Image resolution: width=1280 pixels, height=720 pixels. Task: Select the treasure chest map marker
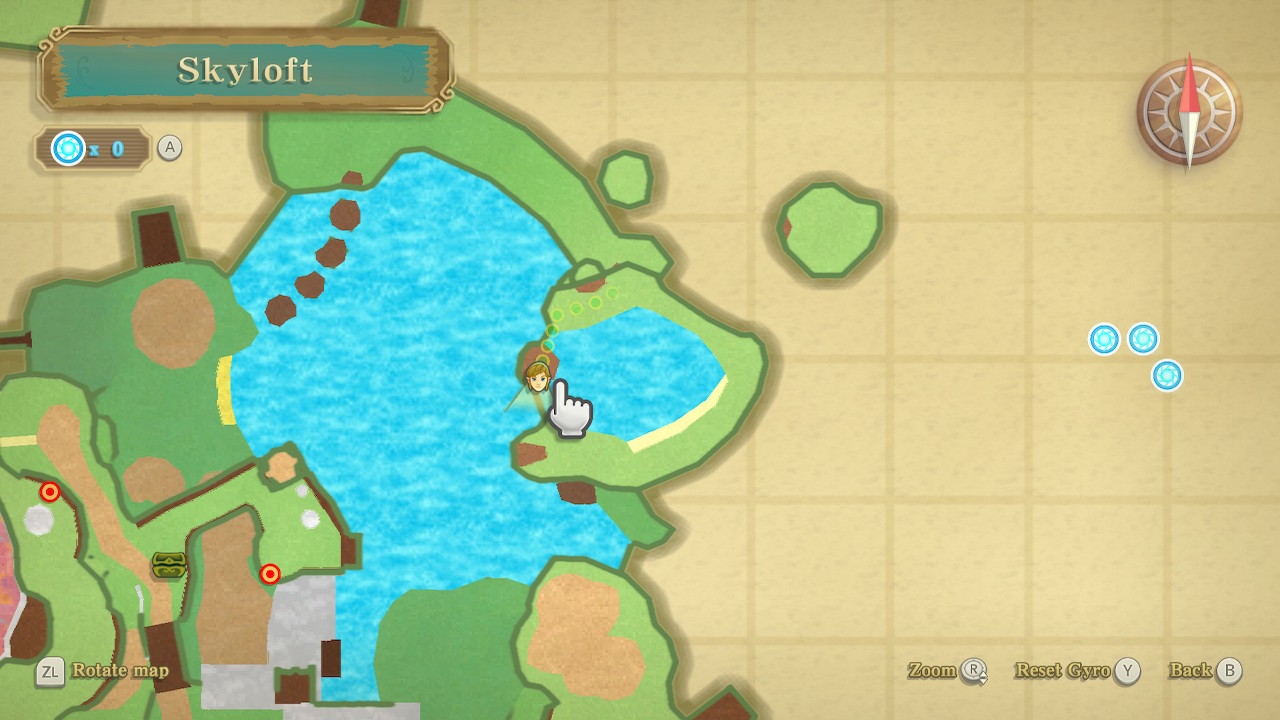click(169, 565)
